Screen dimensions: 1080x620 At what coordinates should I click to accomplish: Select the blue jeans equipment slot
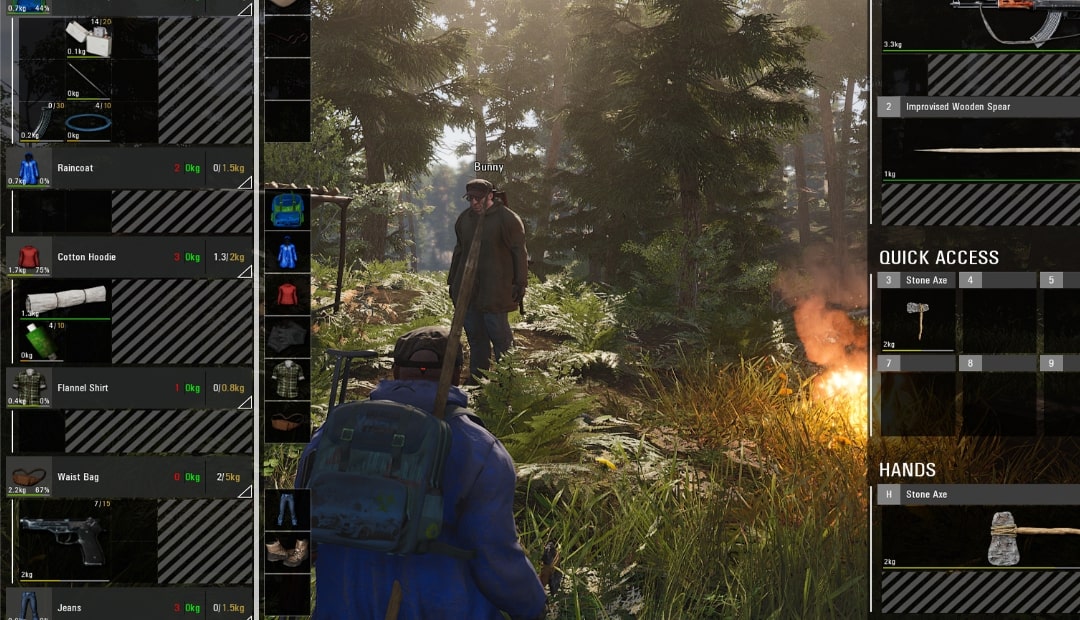(287, 509)
